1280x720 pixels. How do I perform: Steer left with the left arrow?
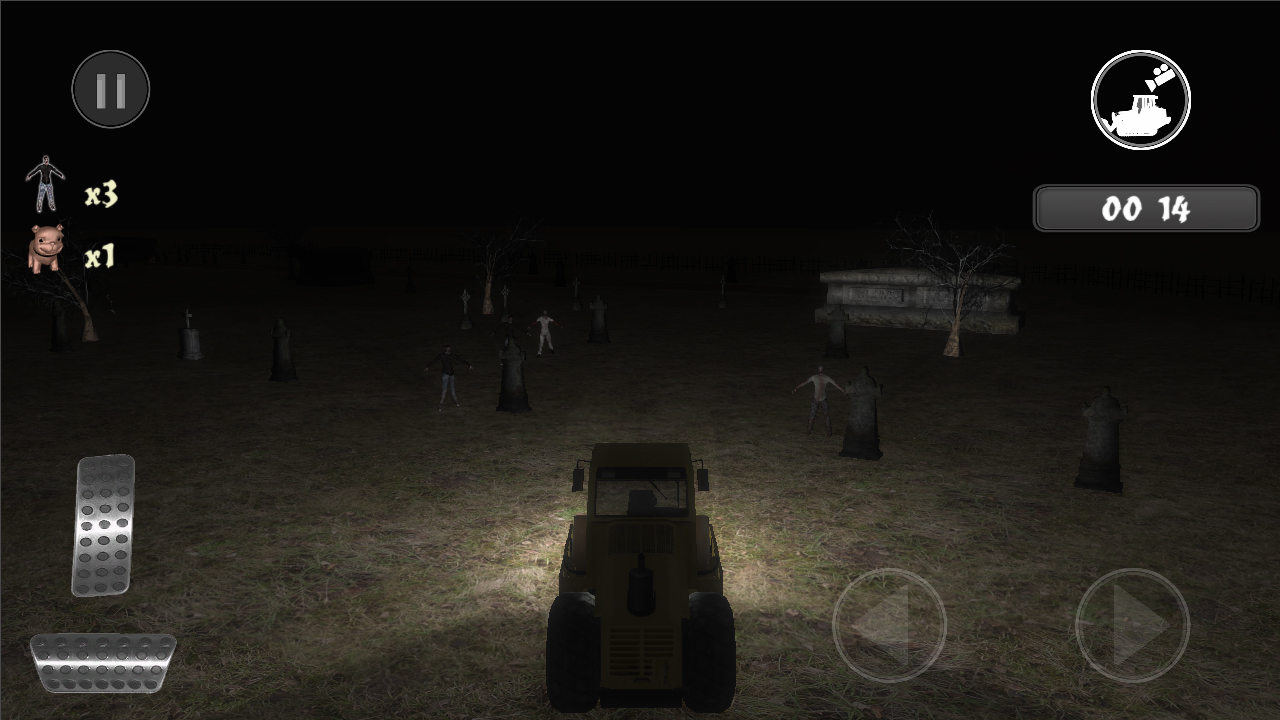click(x=888, y=625)
